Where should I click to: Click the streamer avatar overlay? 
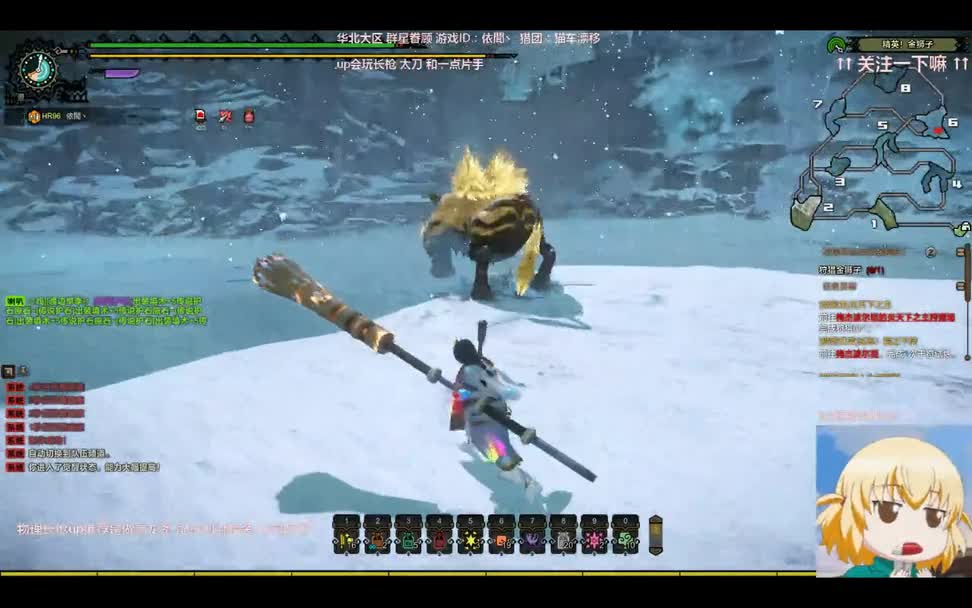tap(893, 503)
